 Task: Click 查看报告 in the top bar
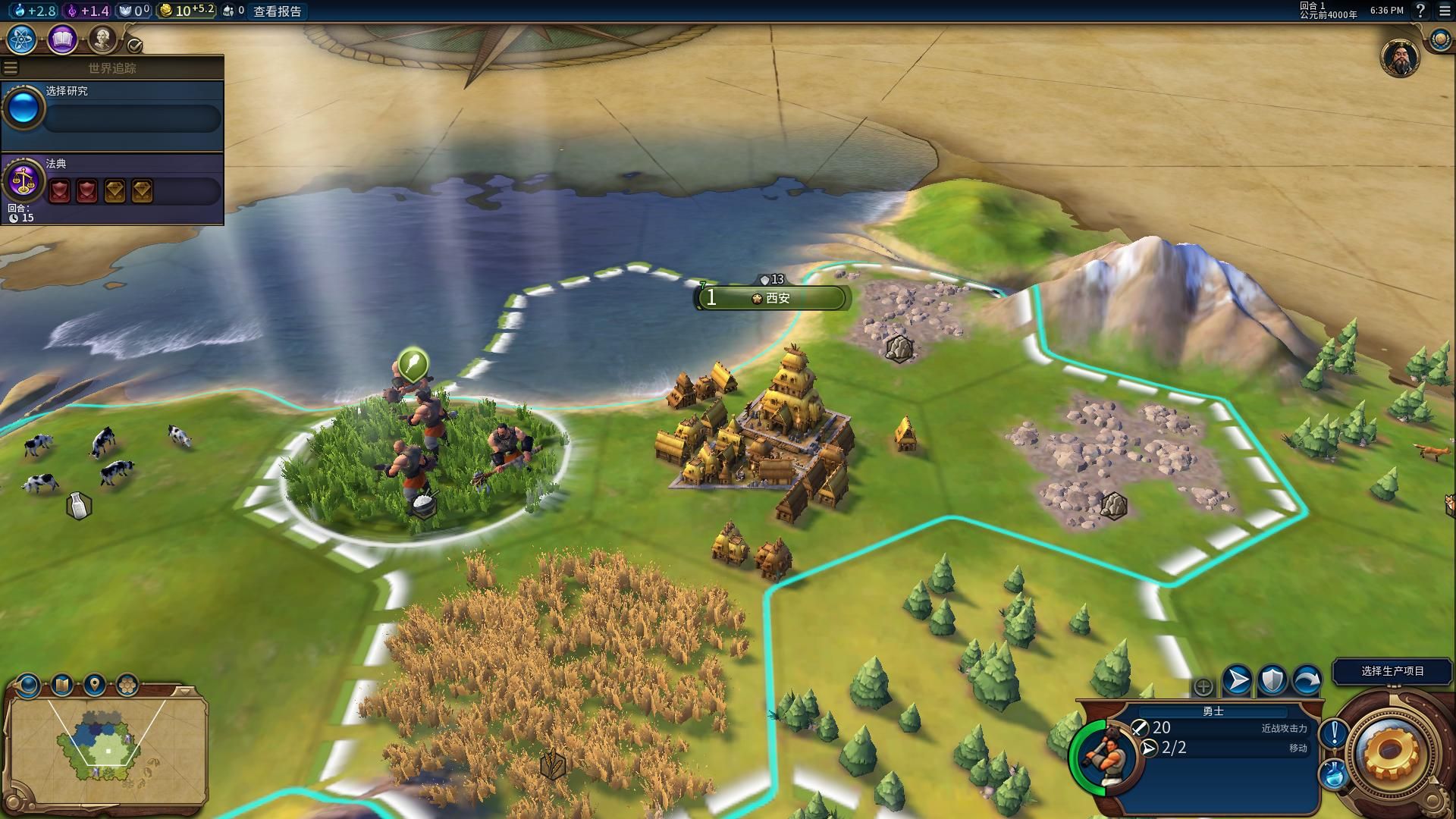pyautogui.click(x=278, y=11)
